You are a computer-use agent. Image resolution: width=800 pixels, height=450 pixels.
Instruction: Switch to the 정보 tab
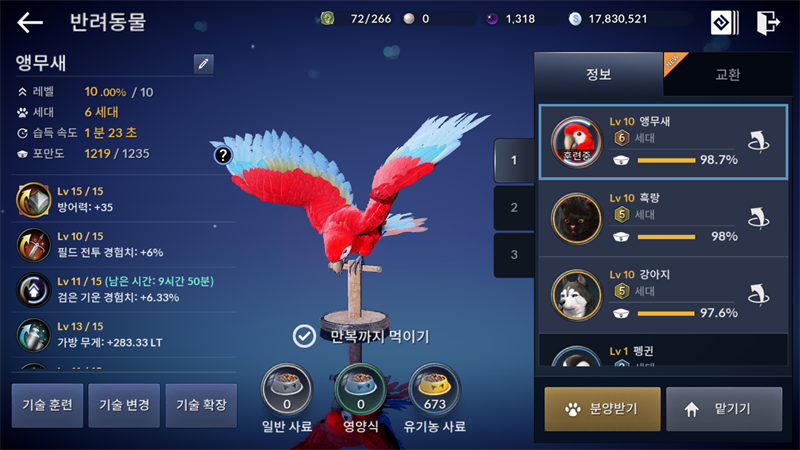(x=598, y=75)
